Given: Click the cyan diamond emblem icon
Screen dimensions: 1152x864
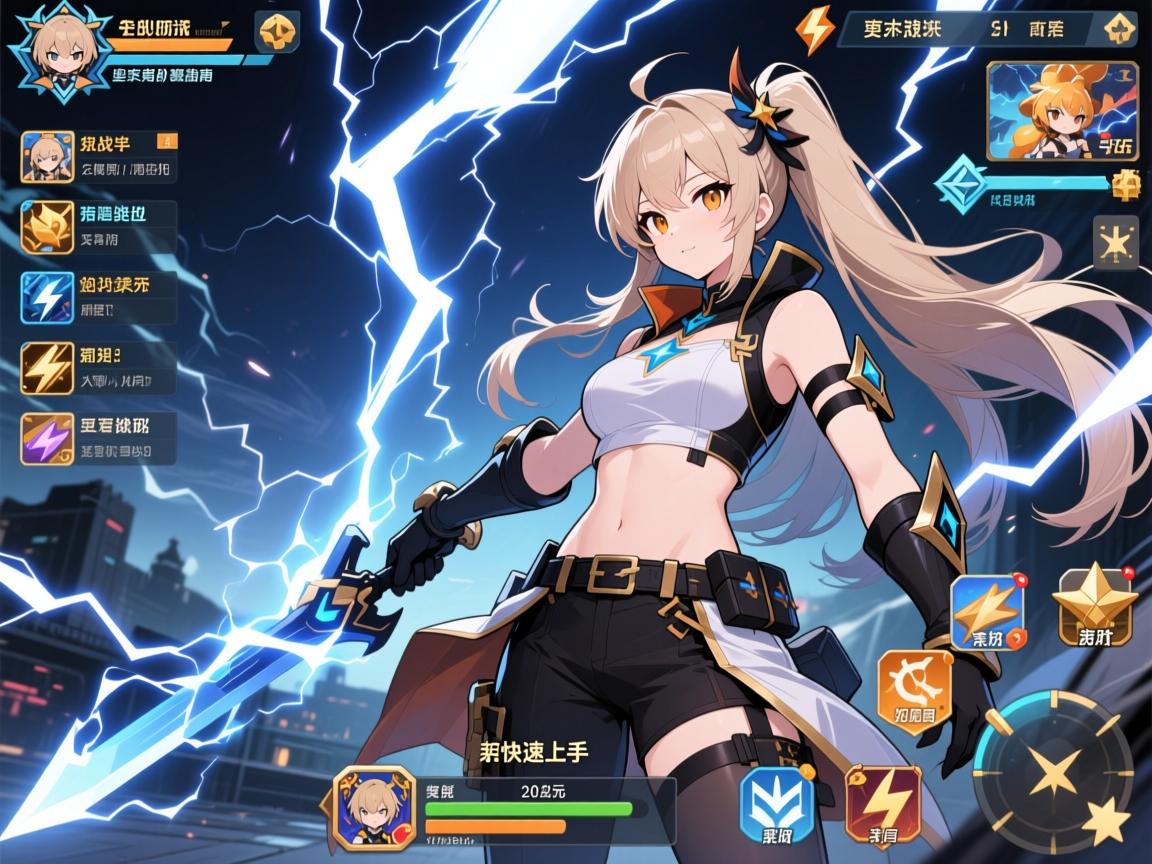Looking at the screenshot, I should tap(959, 185).
